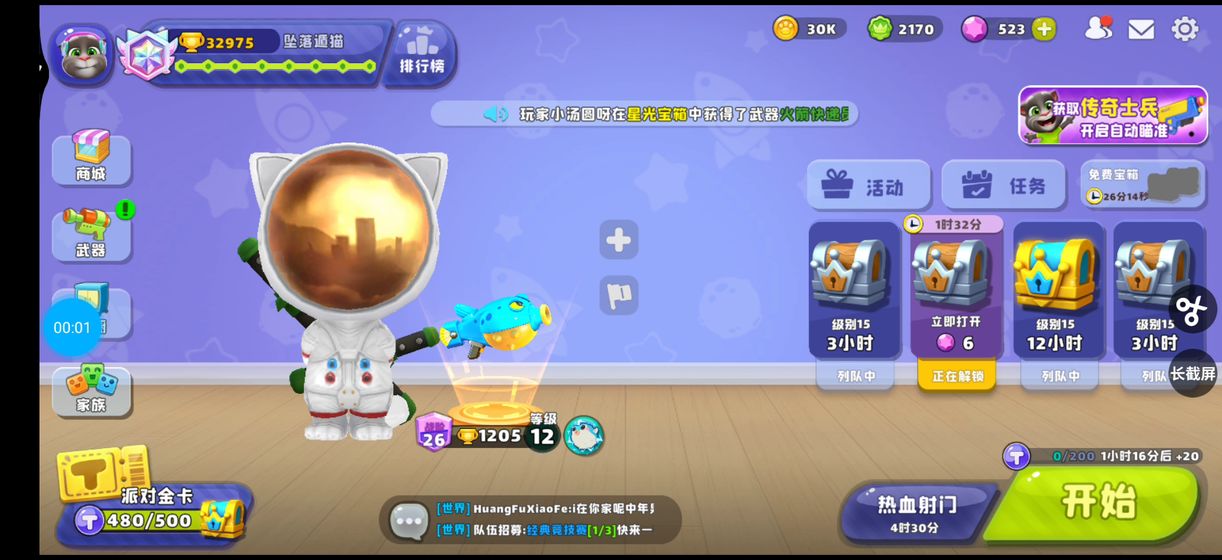Open the 排行榜 leaderboard
This screenshot has width=1222, height=560.
coord(422,51)
